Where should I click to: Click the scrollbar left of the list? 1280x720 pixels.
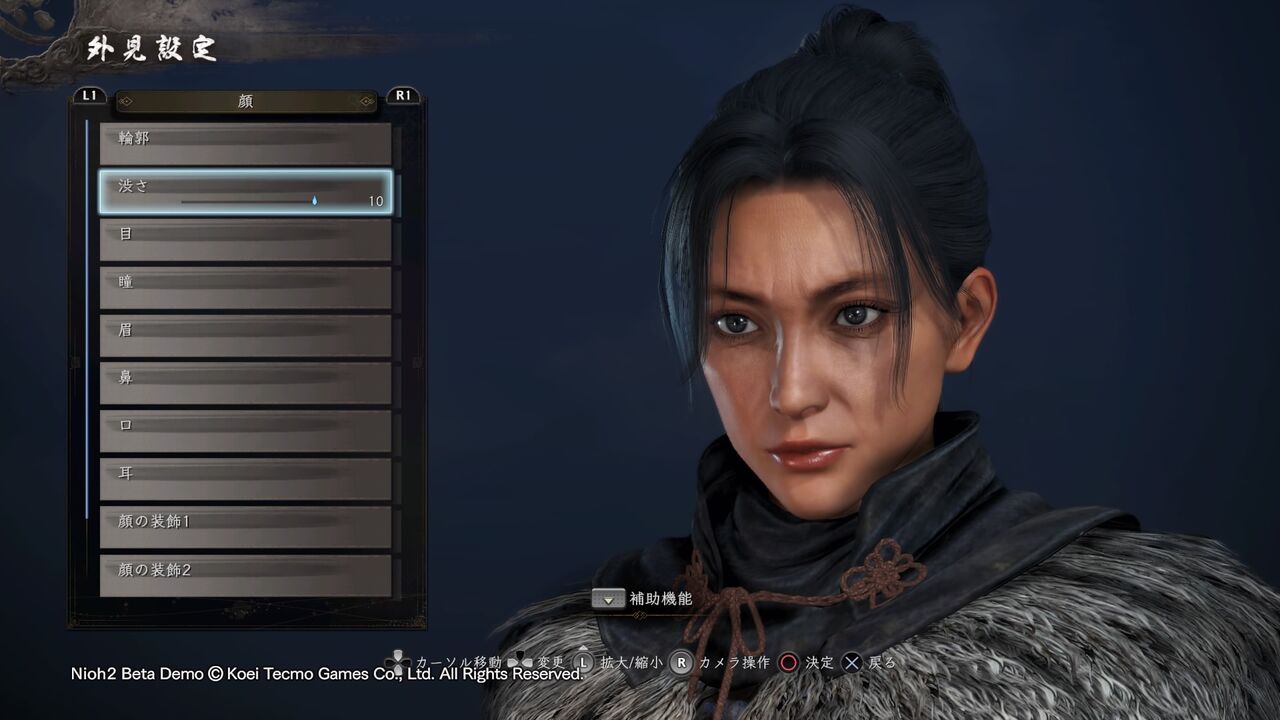93,300
